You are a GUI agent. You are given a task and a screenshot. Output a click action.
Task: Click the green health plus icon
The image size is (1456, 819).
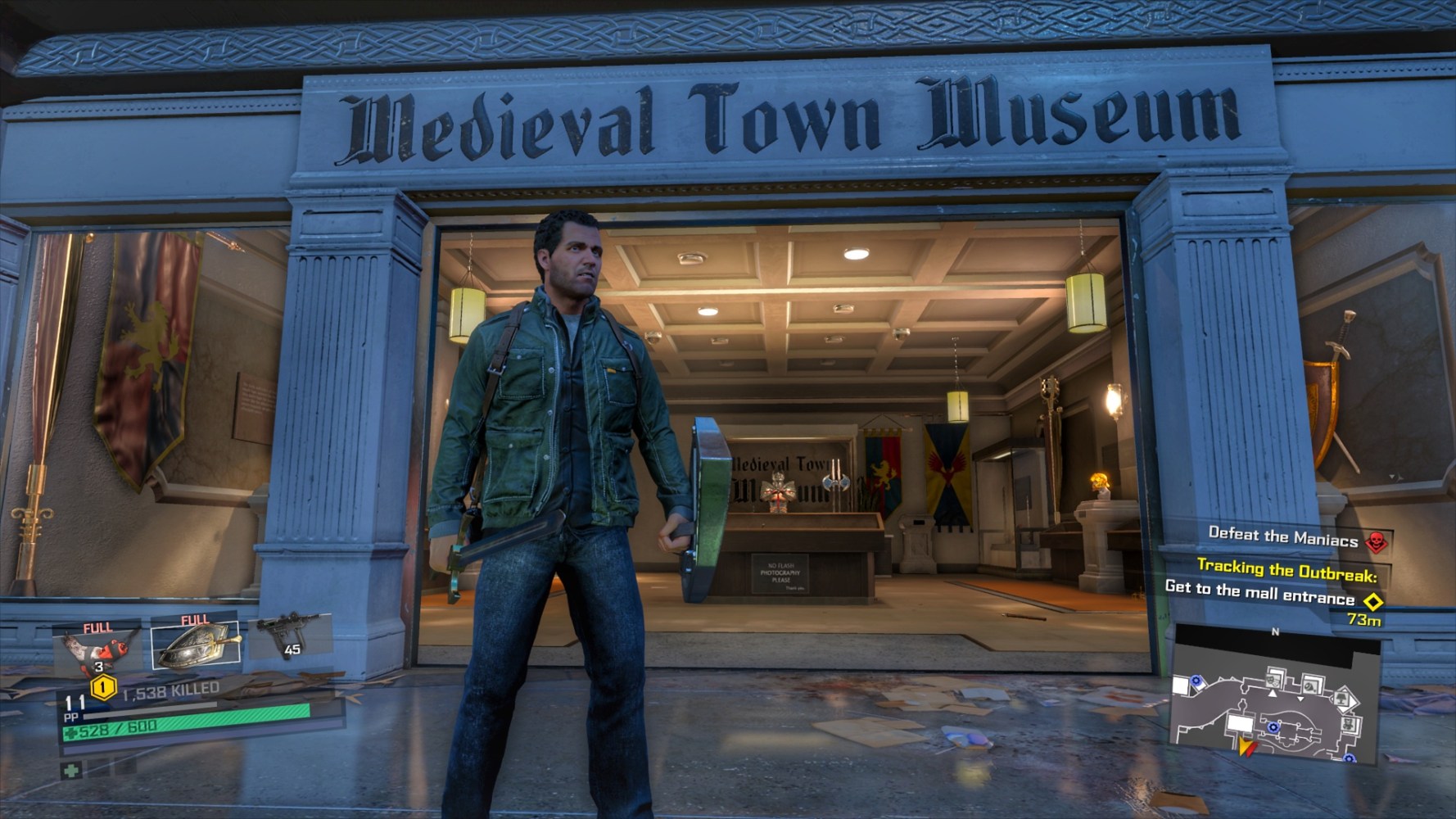[70, 768]
